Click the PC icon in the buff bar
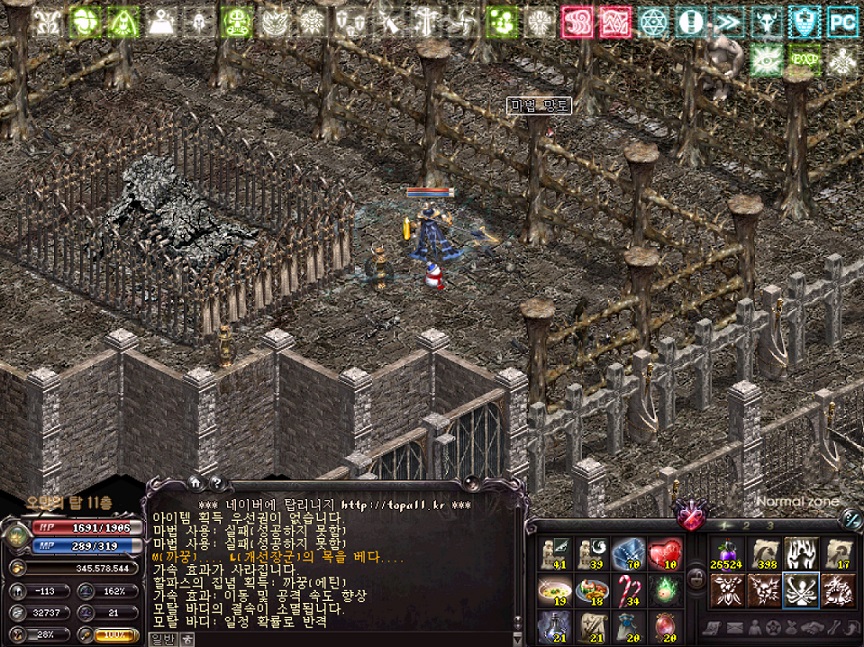This screenshot has height=647, width=864. click(x=843, y=21)
